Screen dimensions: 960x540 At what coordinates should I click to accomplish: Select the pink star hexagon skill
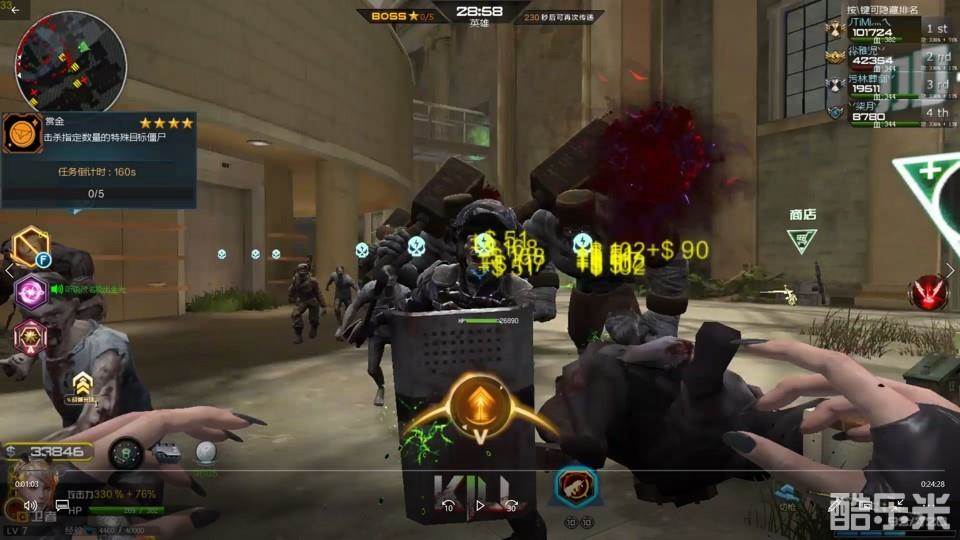pos(30,337)
